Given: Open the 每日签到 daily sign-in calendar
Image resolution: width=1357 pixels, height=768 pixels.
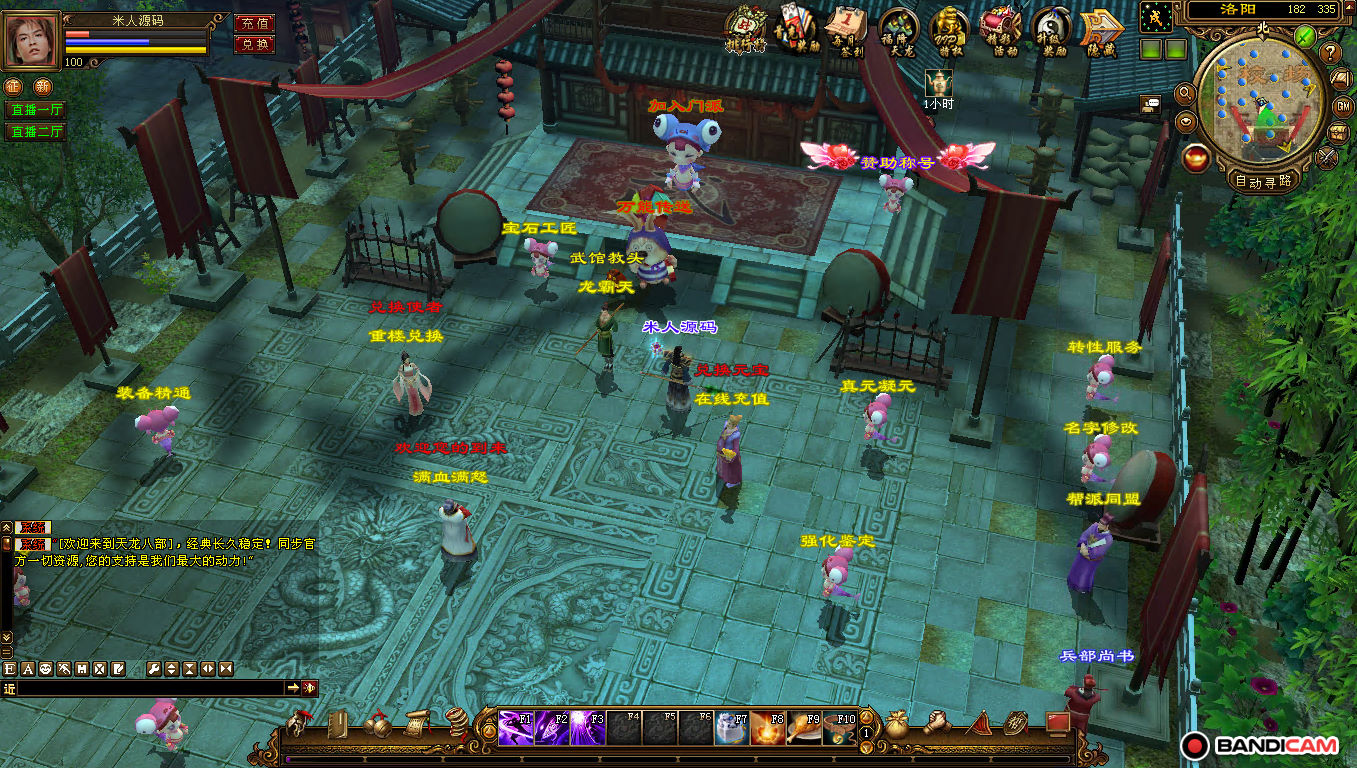Looking at the screenshot, I should 847,29.
